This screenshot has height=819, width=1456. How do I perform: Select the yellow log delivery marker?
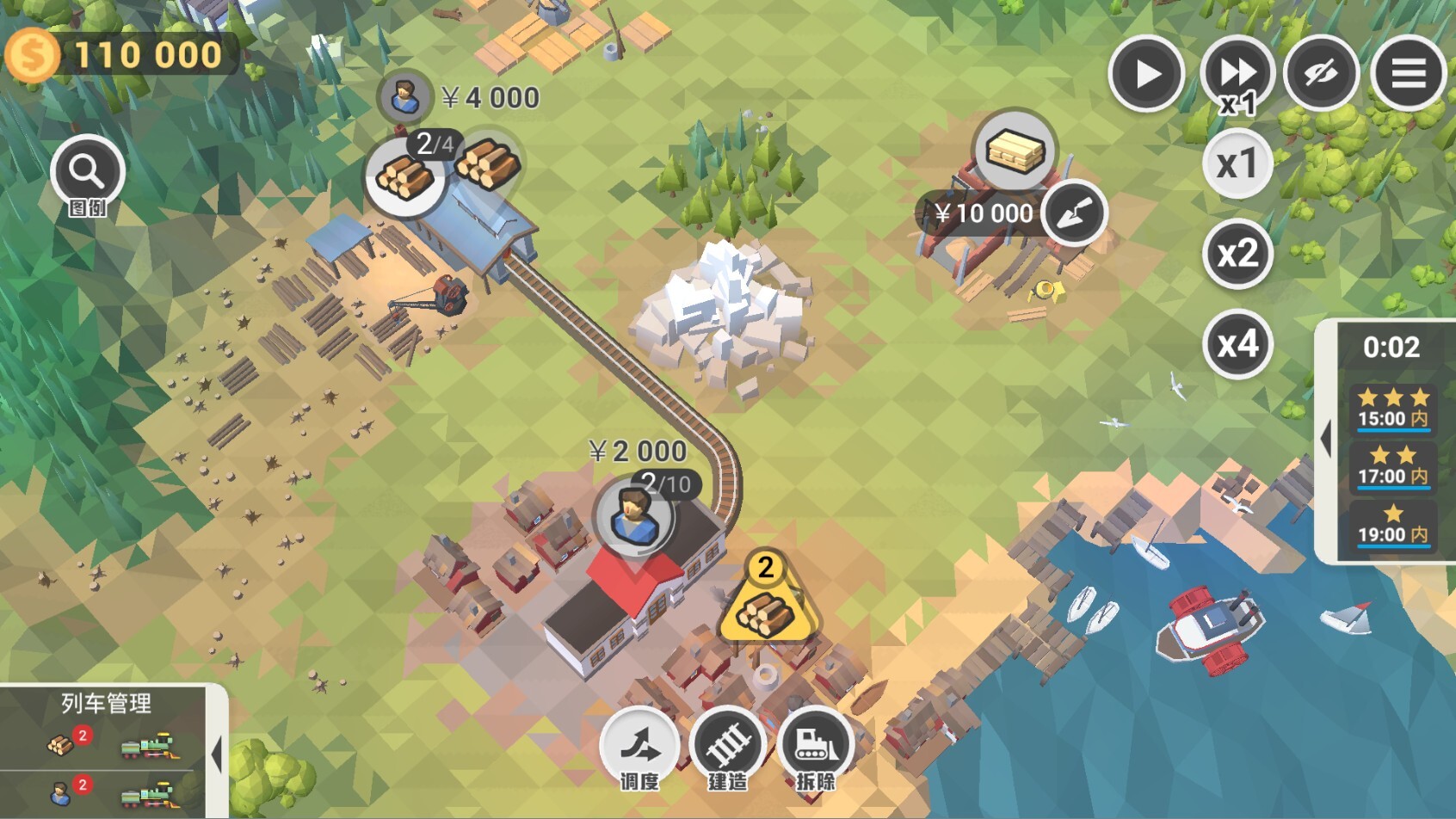pyautogui.click(x=765, y=602)
